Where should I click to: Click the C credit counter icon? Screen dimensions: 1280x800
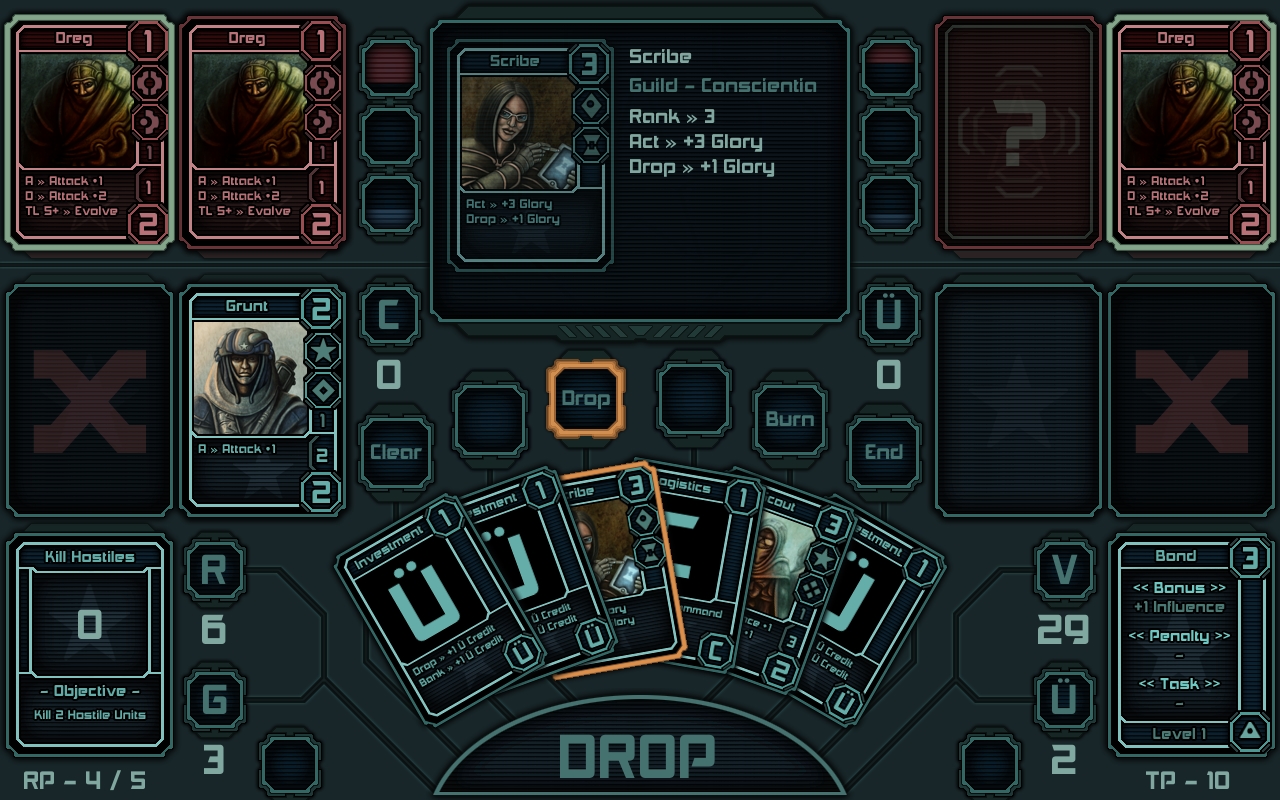point(389,314)
